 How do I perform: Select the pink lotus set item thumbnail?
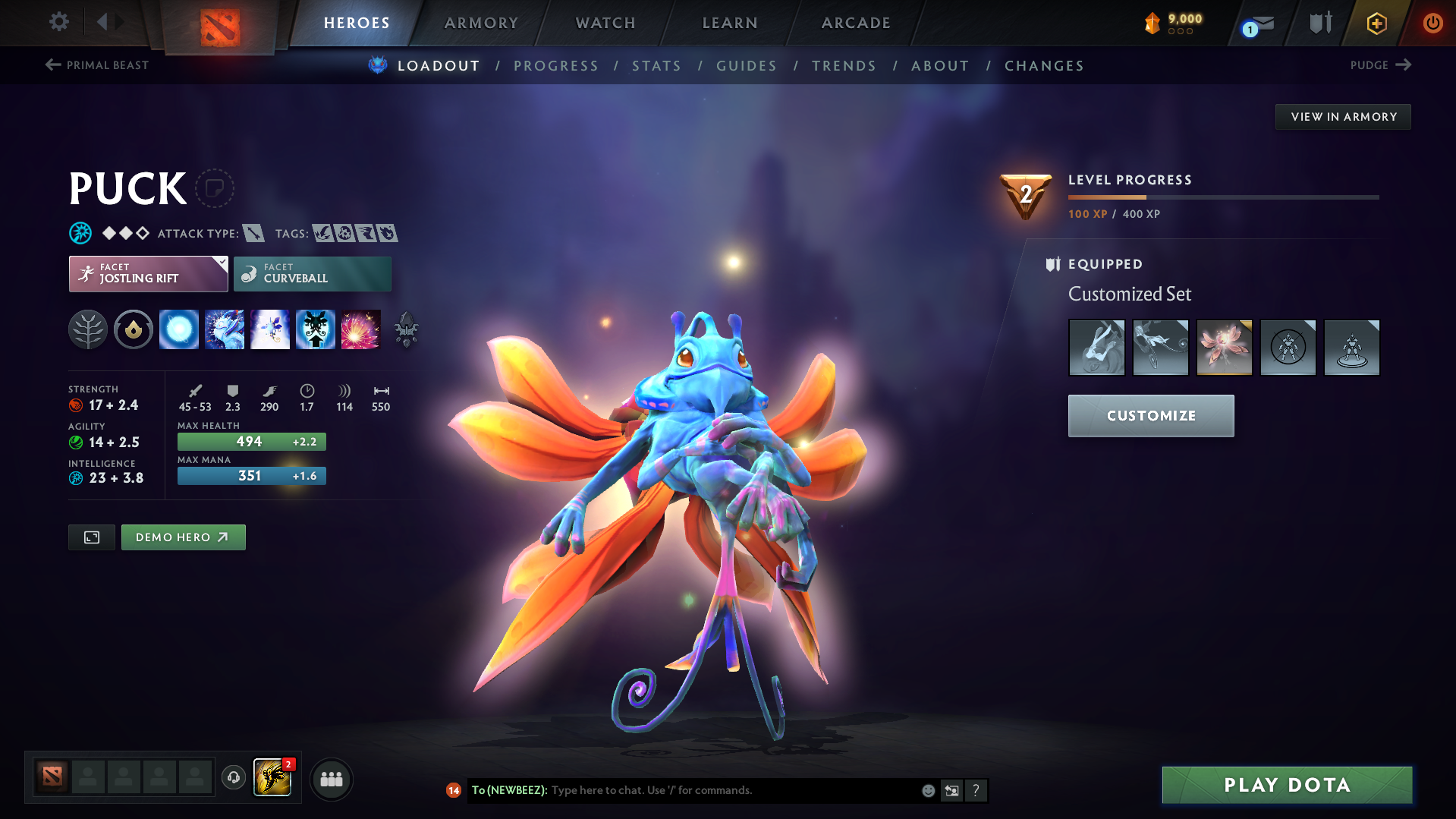pos(1224,347)
